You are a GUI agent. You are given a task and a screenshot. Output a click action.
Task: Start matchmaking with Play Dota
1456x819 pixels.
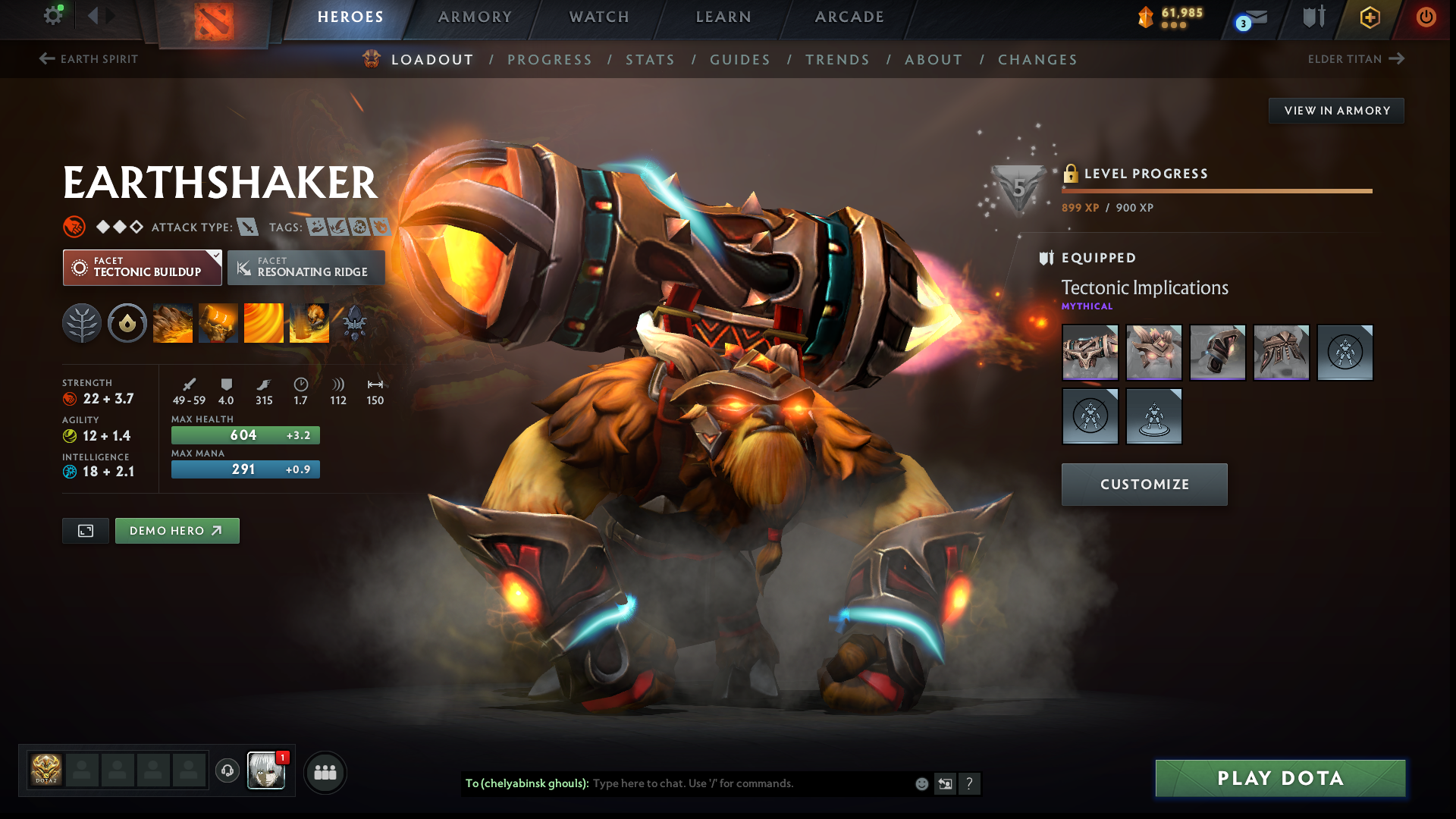tap(1280, 778)
